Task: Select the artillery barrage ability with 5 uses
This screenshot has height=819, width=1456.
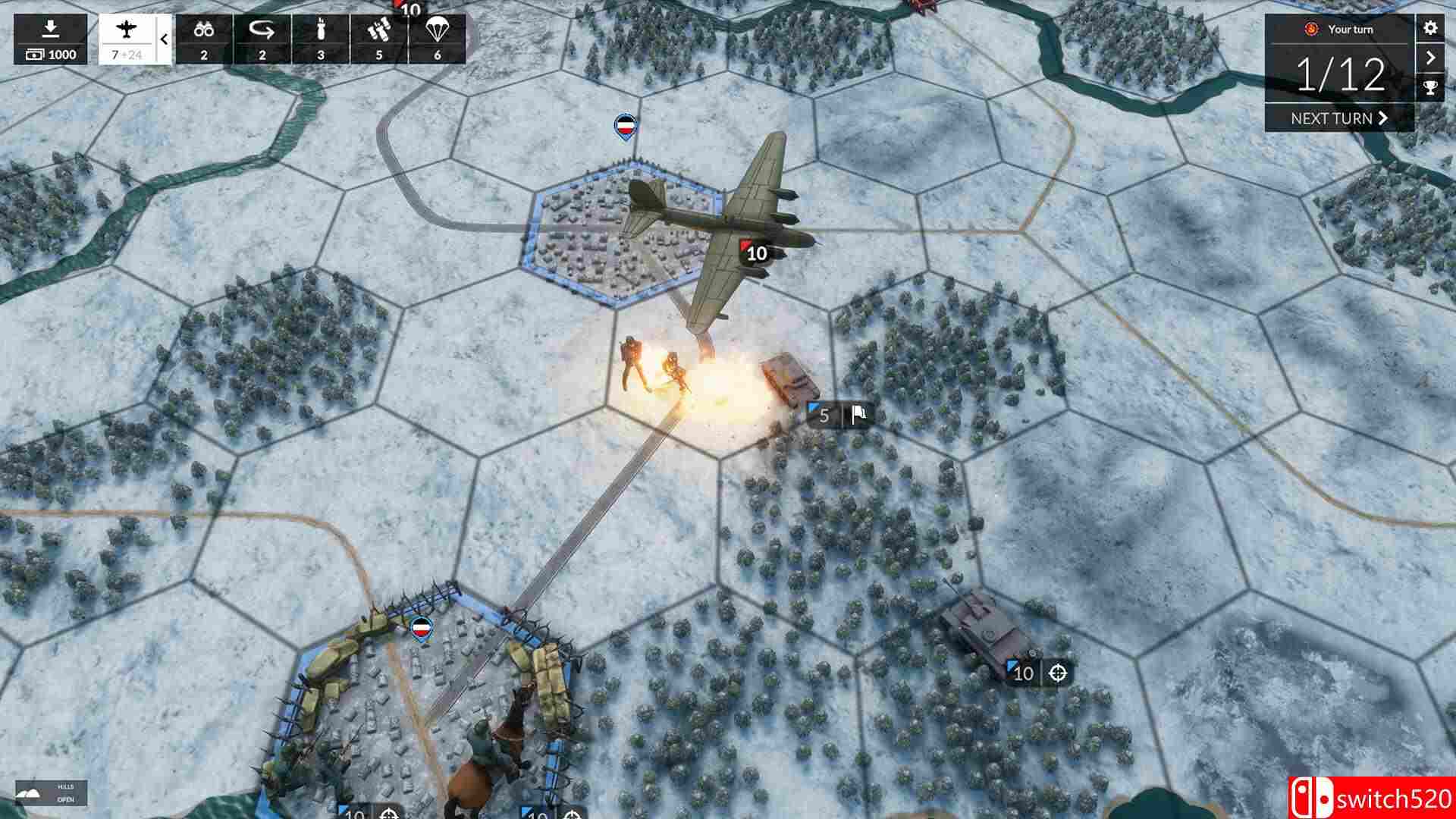Action: point(379,34)
